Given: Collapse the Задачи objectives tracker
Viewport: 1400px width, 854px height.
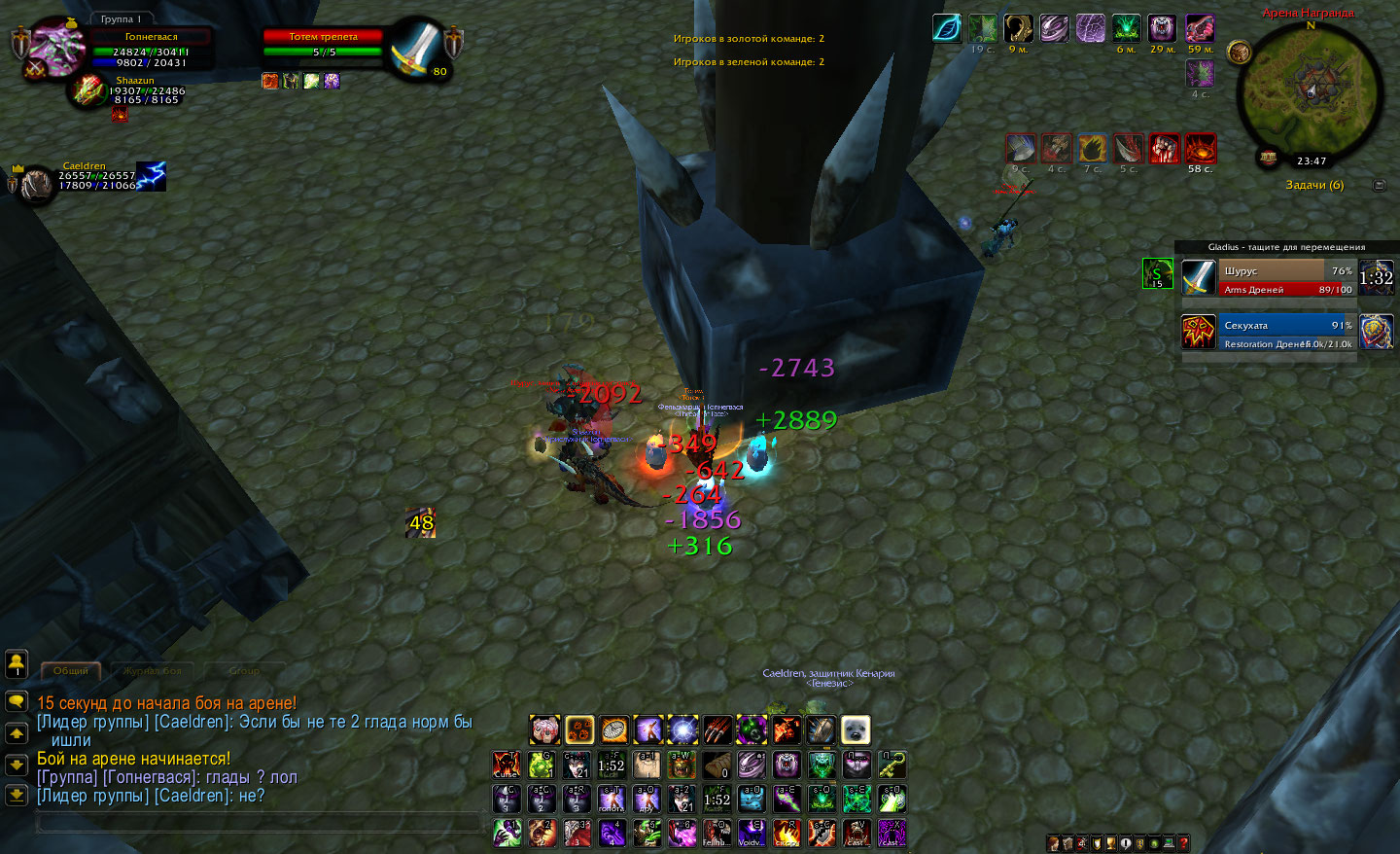Looking at the screenshot, I should 1379,185.
